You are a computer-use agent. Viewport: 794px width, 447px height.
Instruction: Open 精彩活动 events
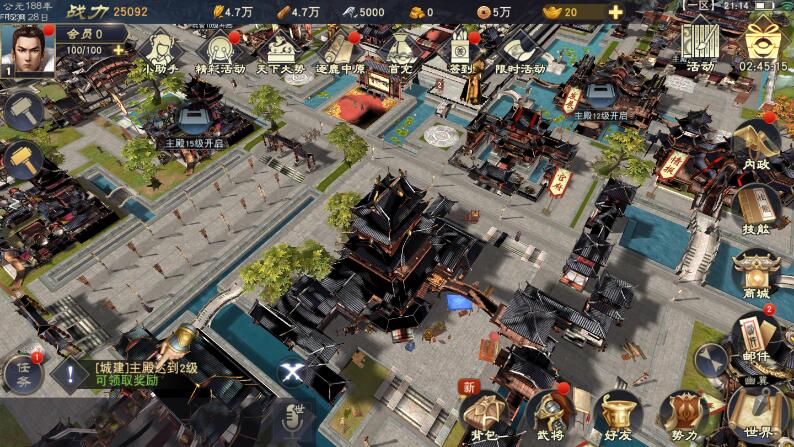[x=220, y=52]
